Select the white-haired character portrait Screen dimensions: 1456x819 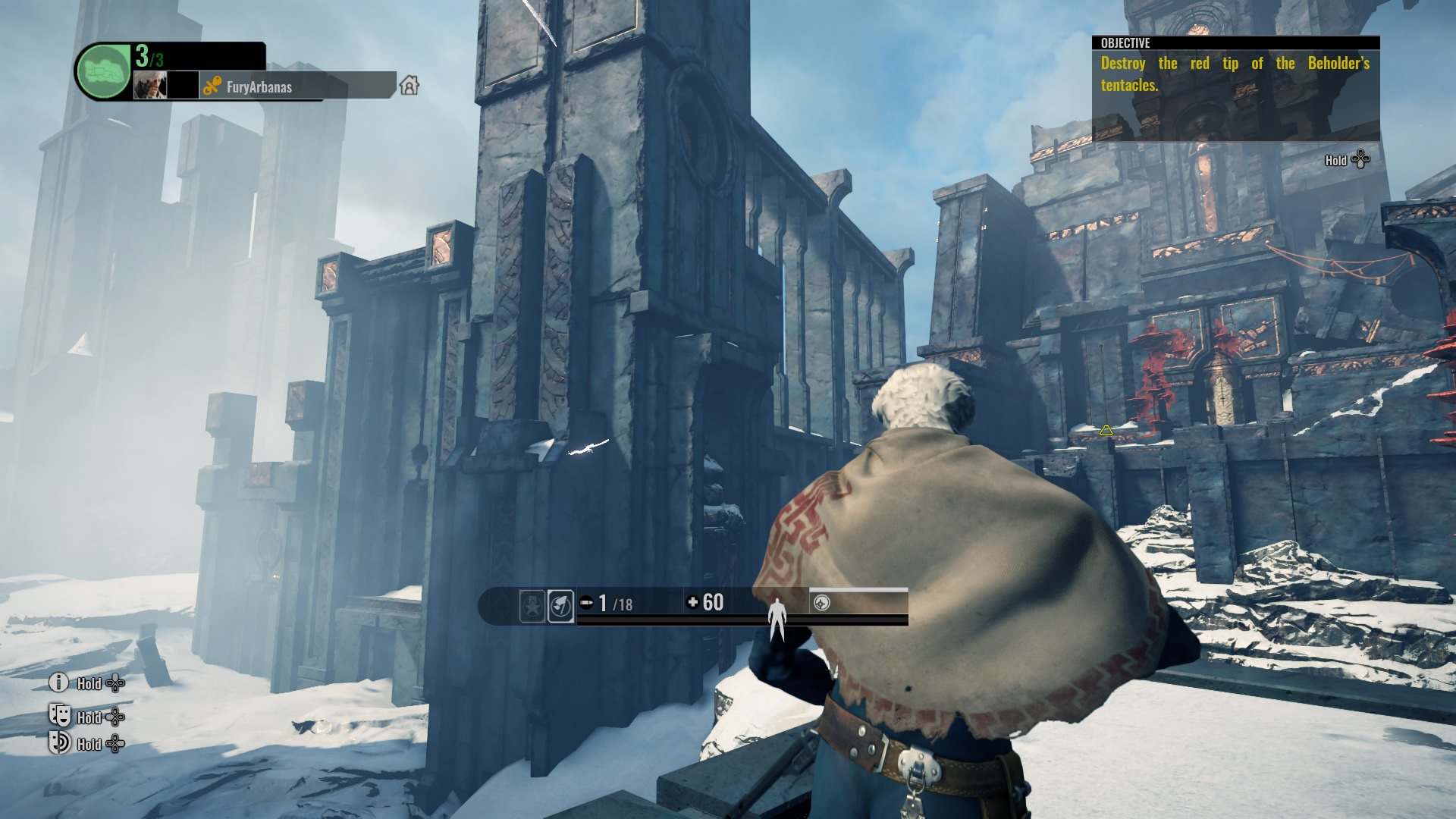point(150,86)
